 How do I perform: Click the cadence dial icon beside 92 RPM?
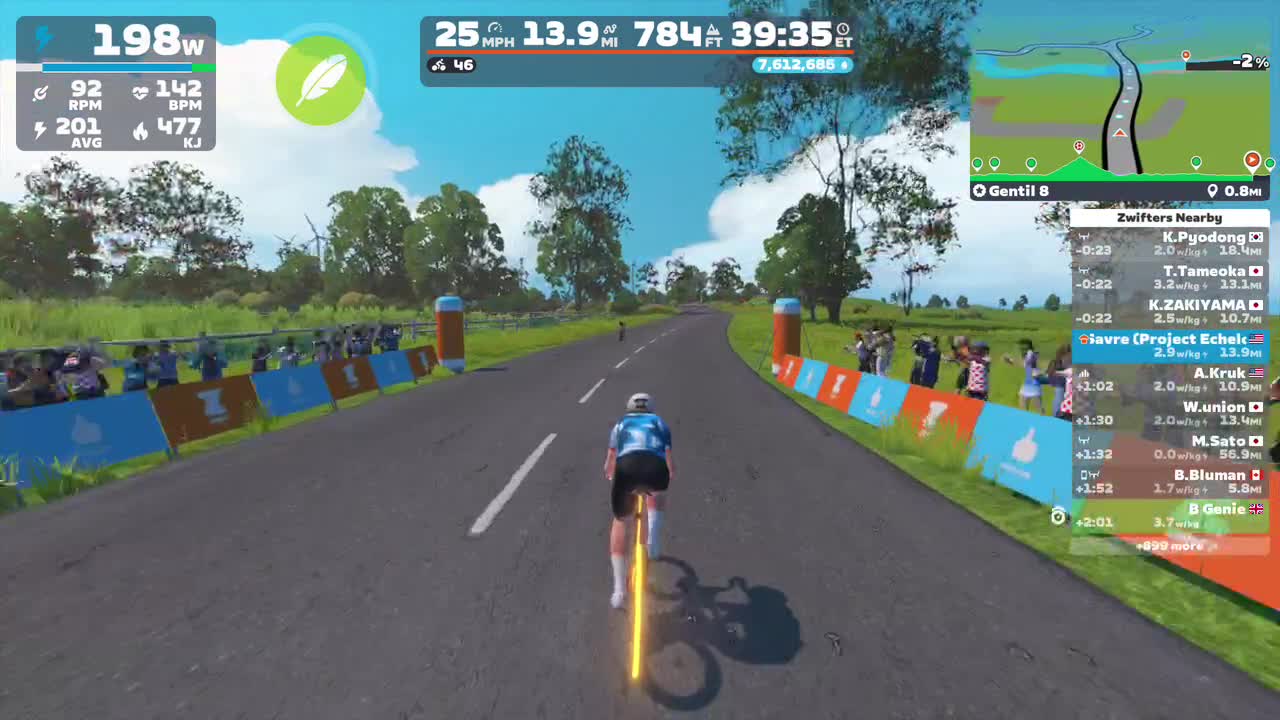40,92
